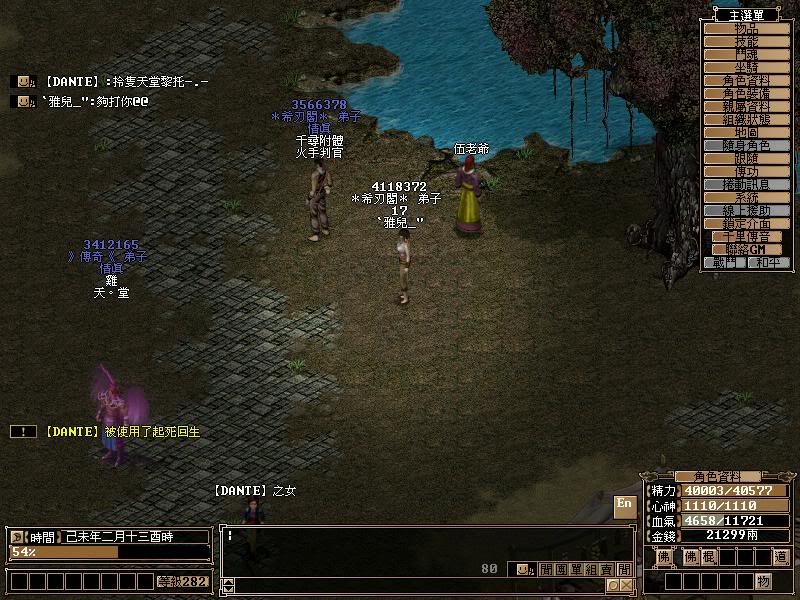Open the 物 items button in the bottom bar
Viewport: 800px width, 600px height.
point(763,581)
